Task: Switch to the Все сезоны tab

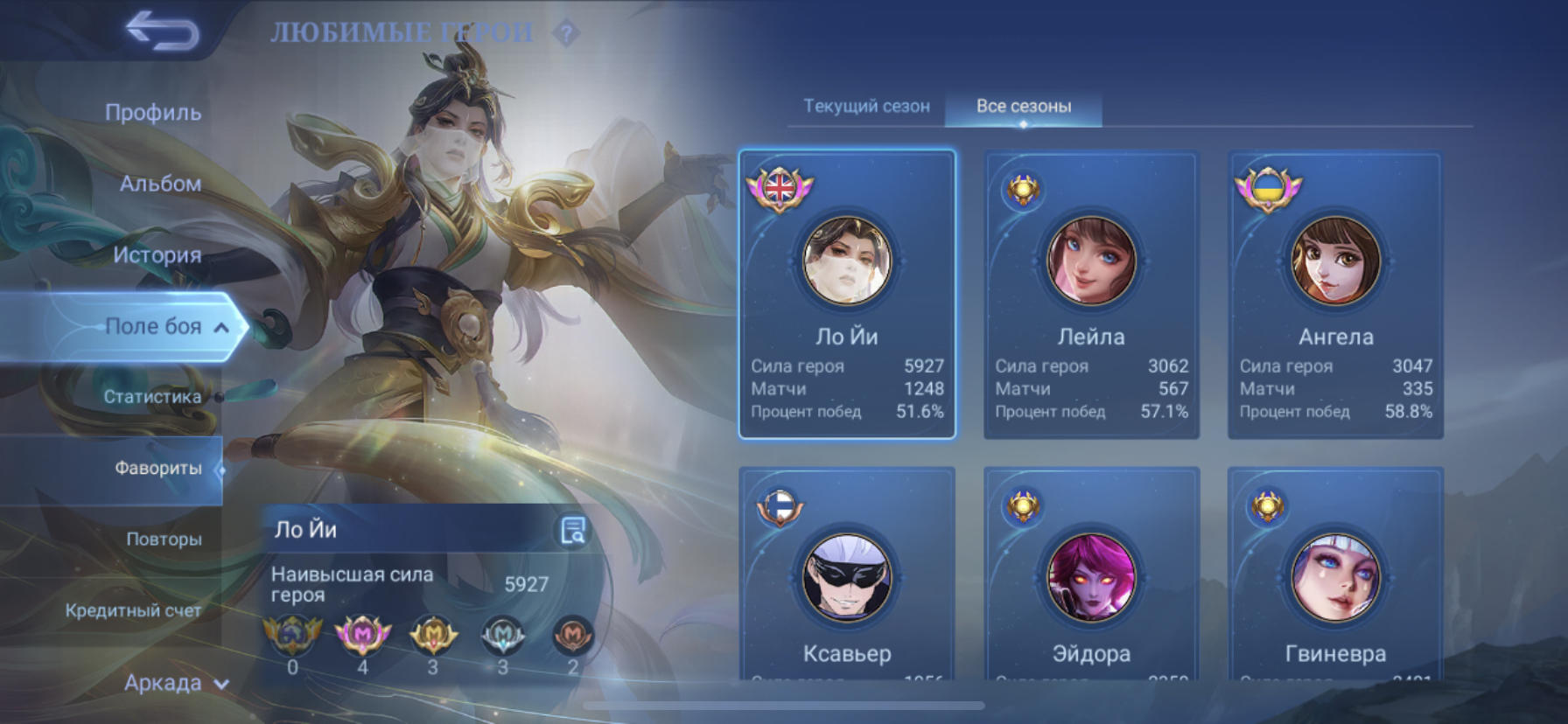Action: pos(1023,107)
